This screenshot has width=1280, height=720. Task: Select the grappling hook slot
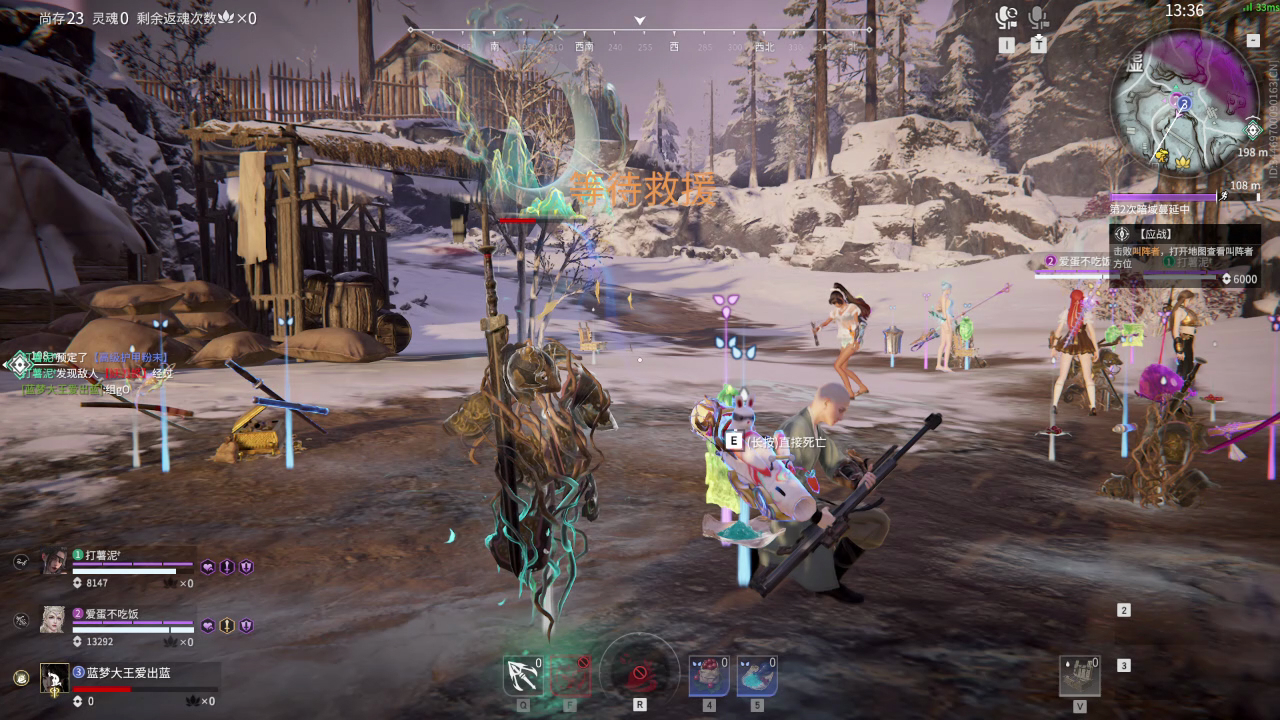pyautogui.click(x=523, y=676)
